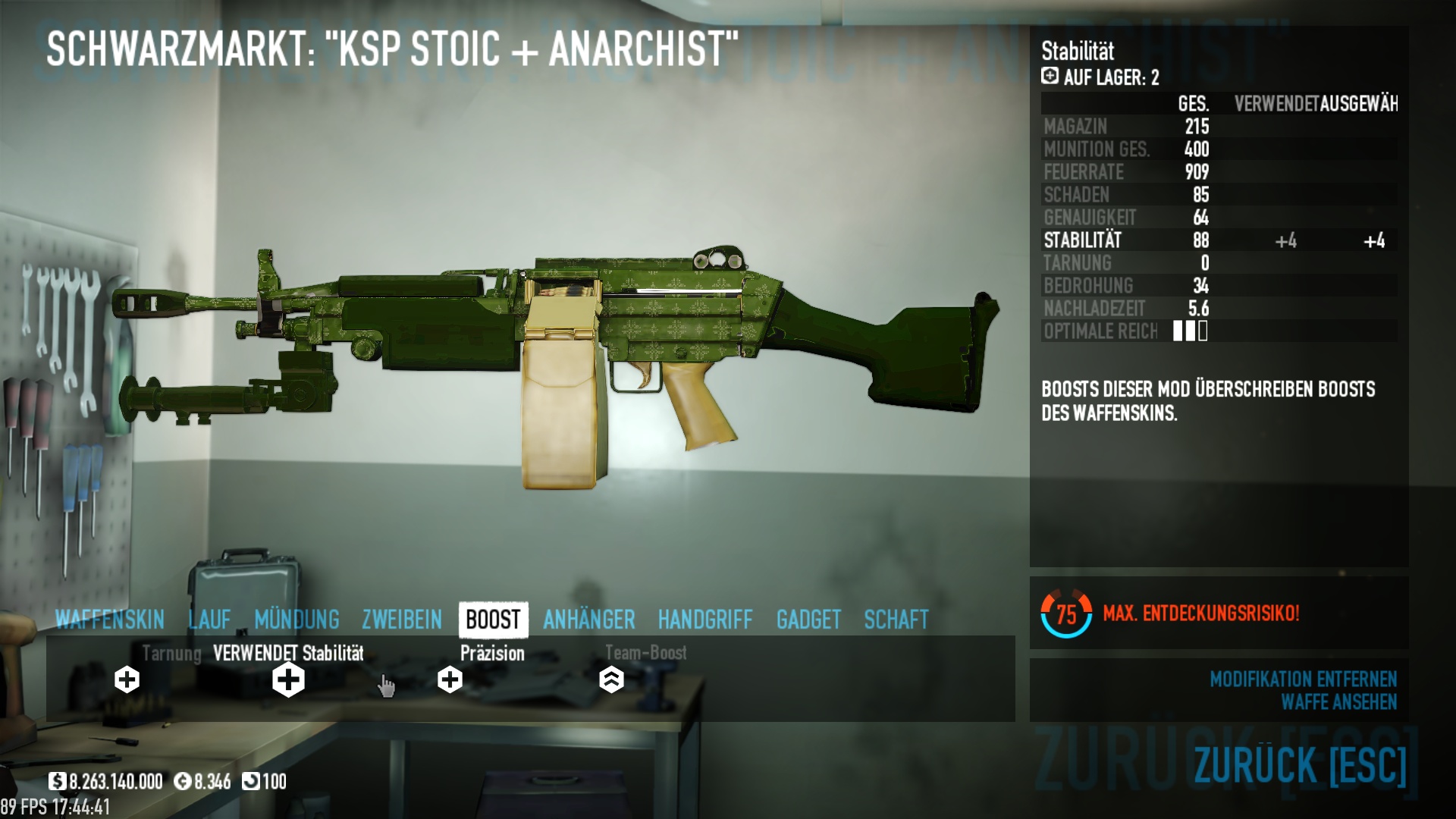Show the Gadget modifications tab
The image size is (1456, 819).
pyautogui.click(x=808, y=620)
